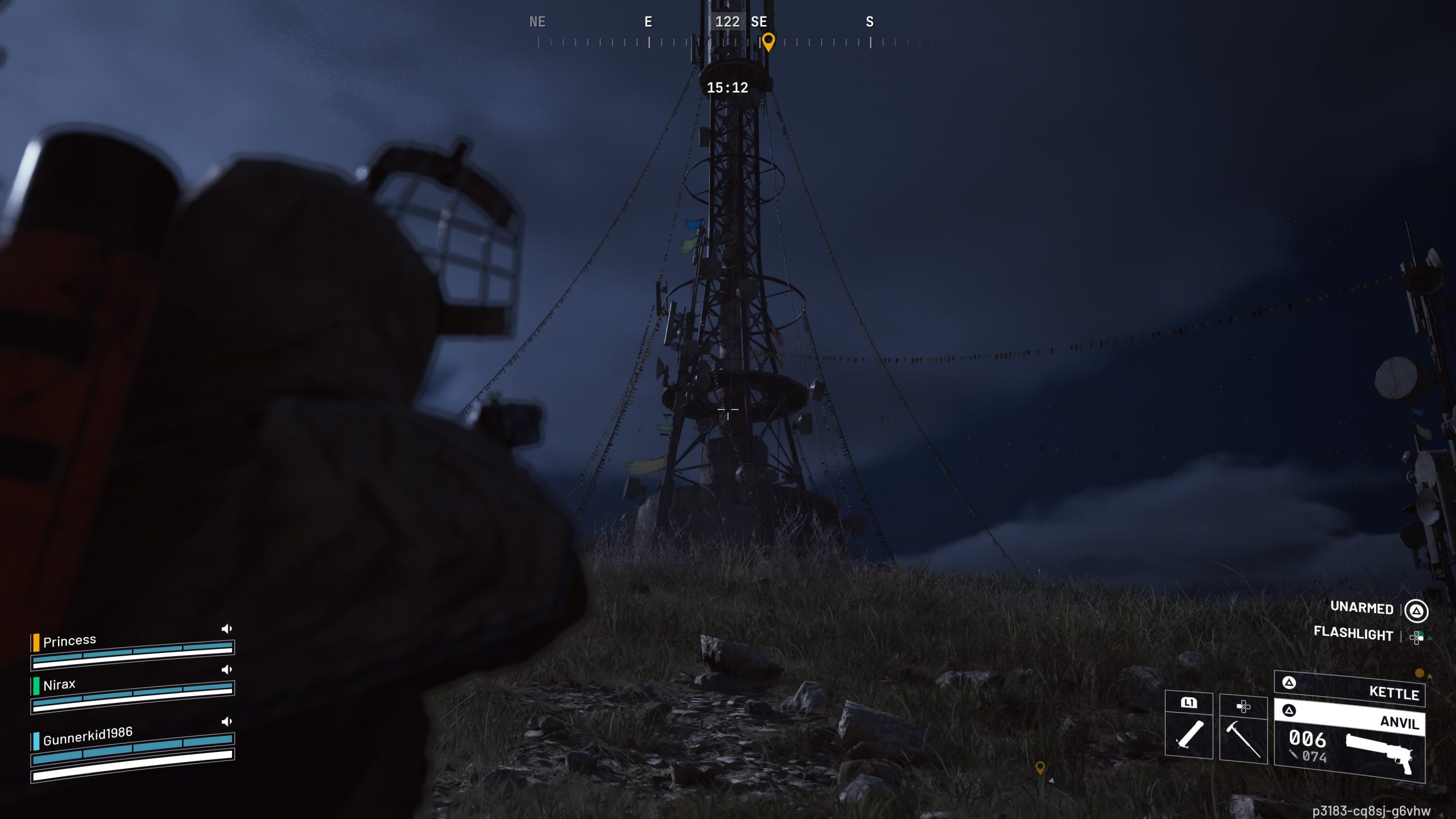Toggle the FLASHLIGHT option
This screenshot has width=1456, height=819.
1353,633
